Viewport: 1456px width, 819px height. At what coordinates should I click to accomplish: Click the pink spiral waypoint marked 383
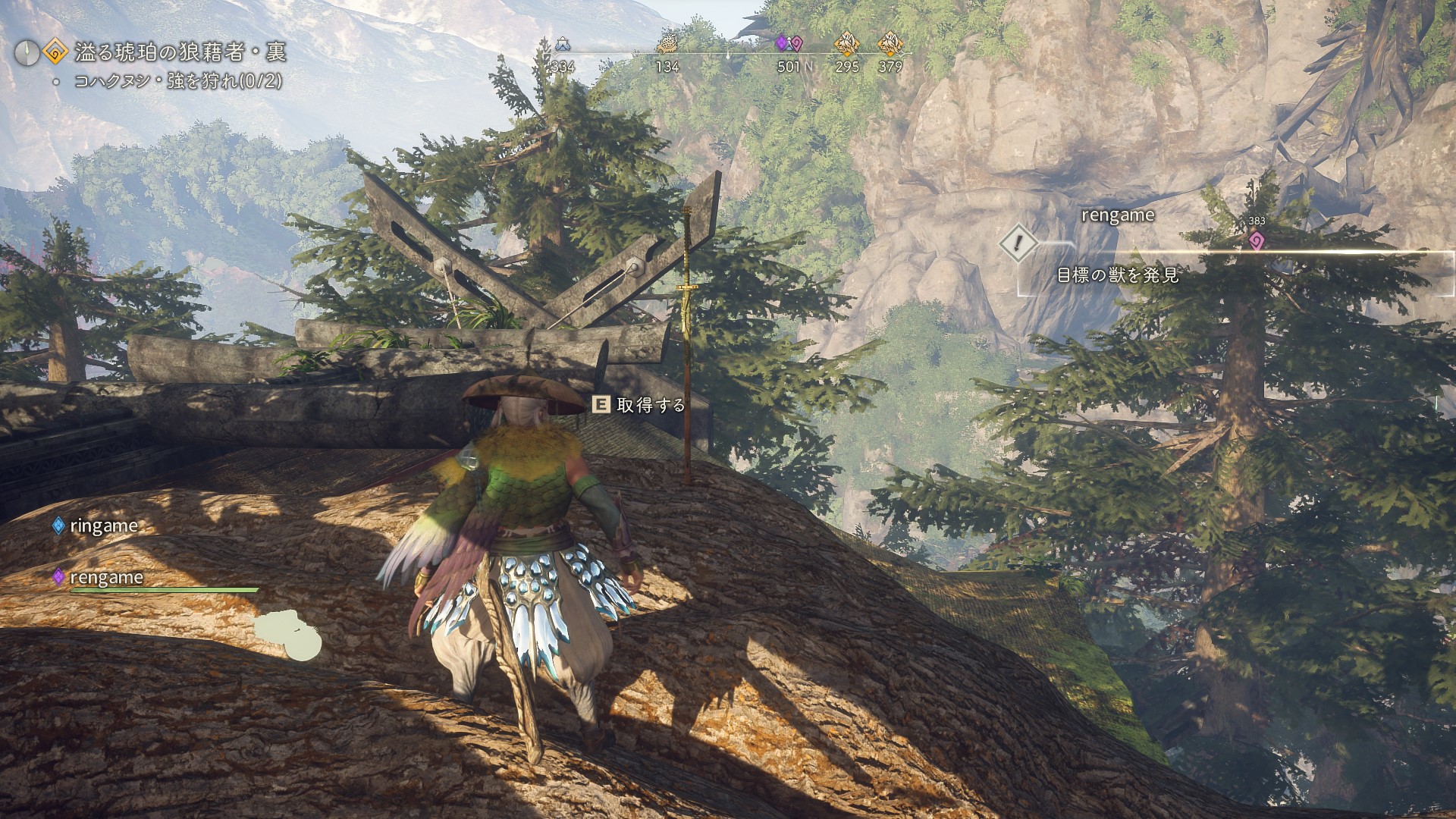(x=1257, y=240)
